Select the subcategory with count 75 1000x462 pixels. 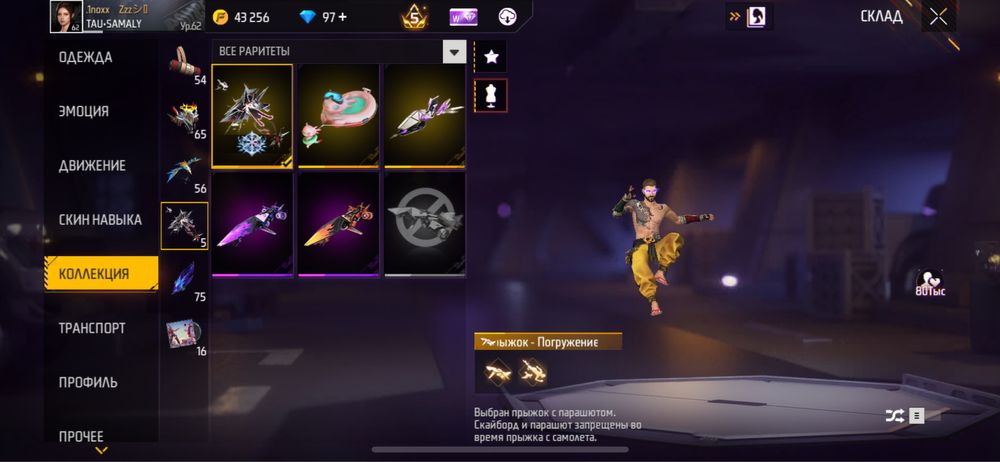click(x=184, y=280)
